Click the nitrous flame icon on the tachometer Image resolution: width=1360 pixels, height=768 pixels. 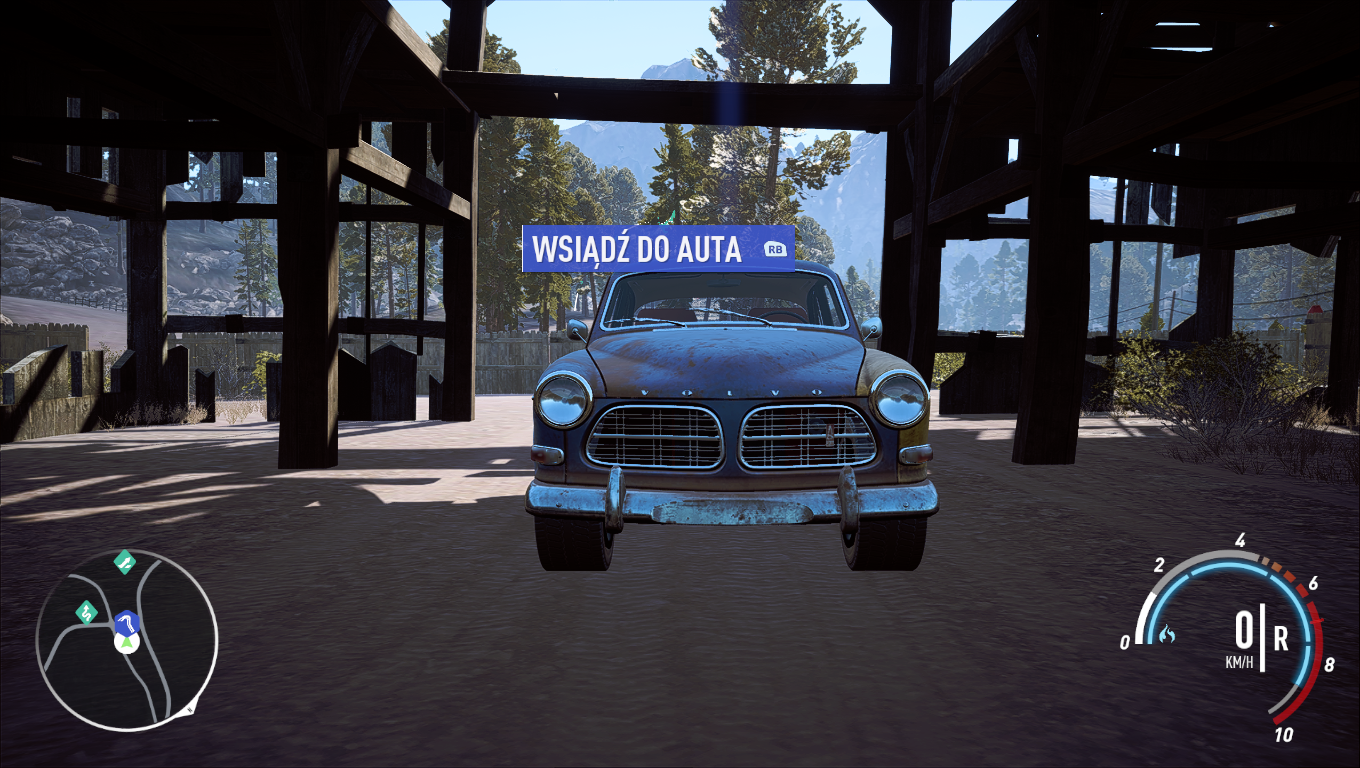point(1167,635)
